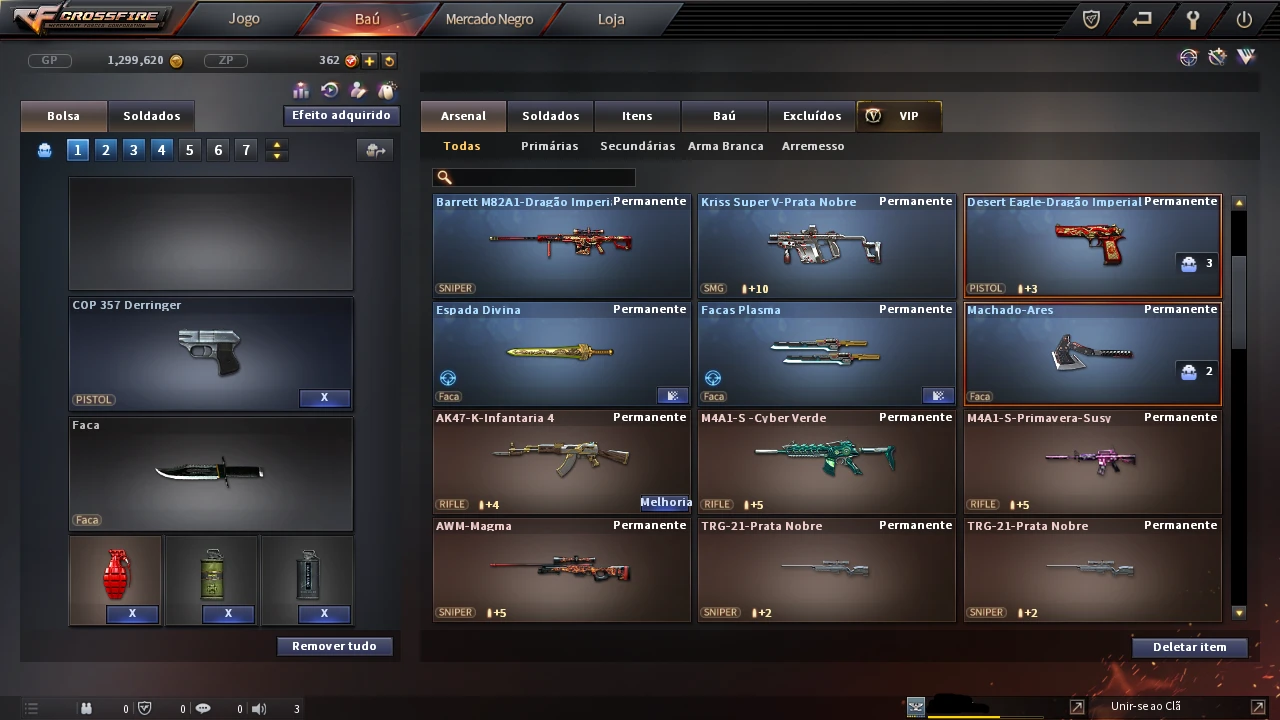Open the VIP tab

pyautogui.click(x=898, y=116)
